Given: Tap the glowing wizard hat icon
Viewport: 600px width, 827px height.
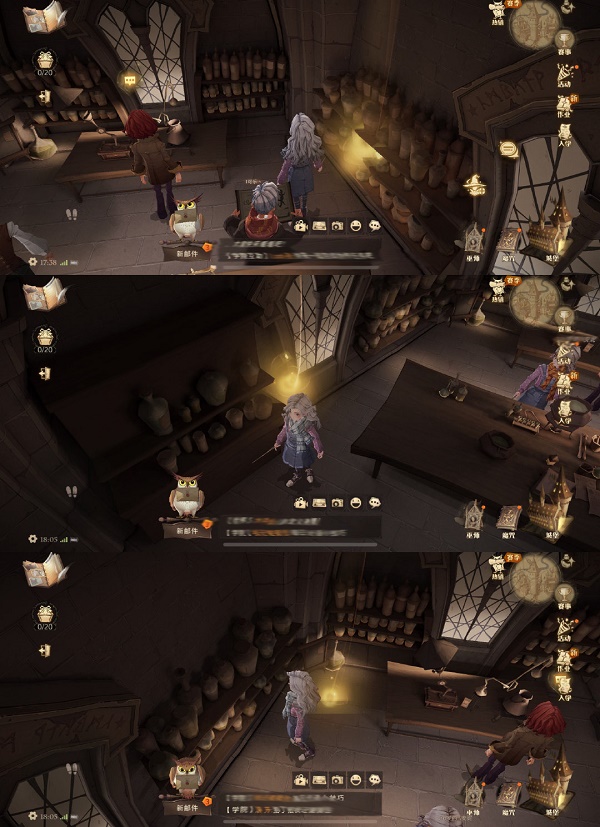Looking at the screenshot, I should pyautogui.click(x=476, y=184).
